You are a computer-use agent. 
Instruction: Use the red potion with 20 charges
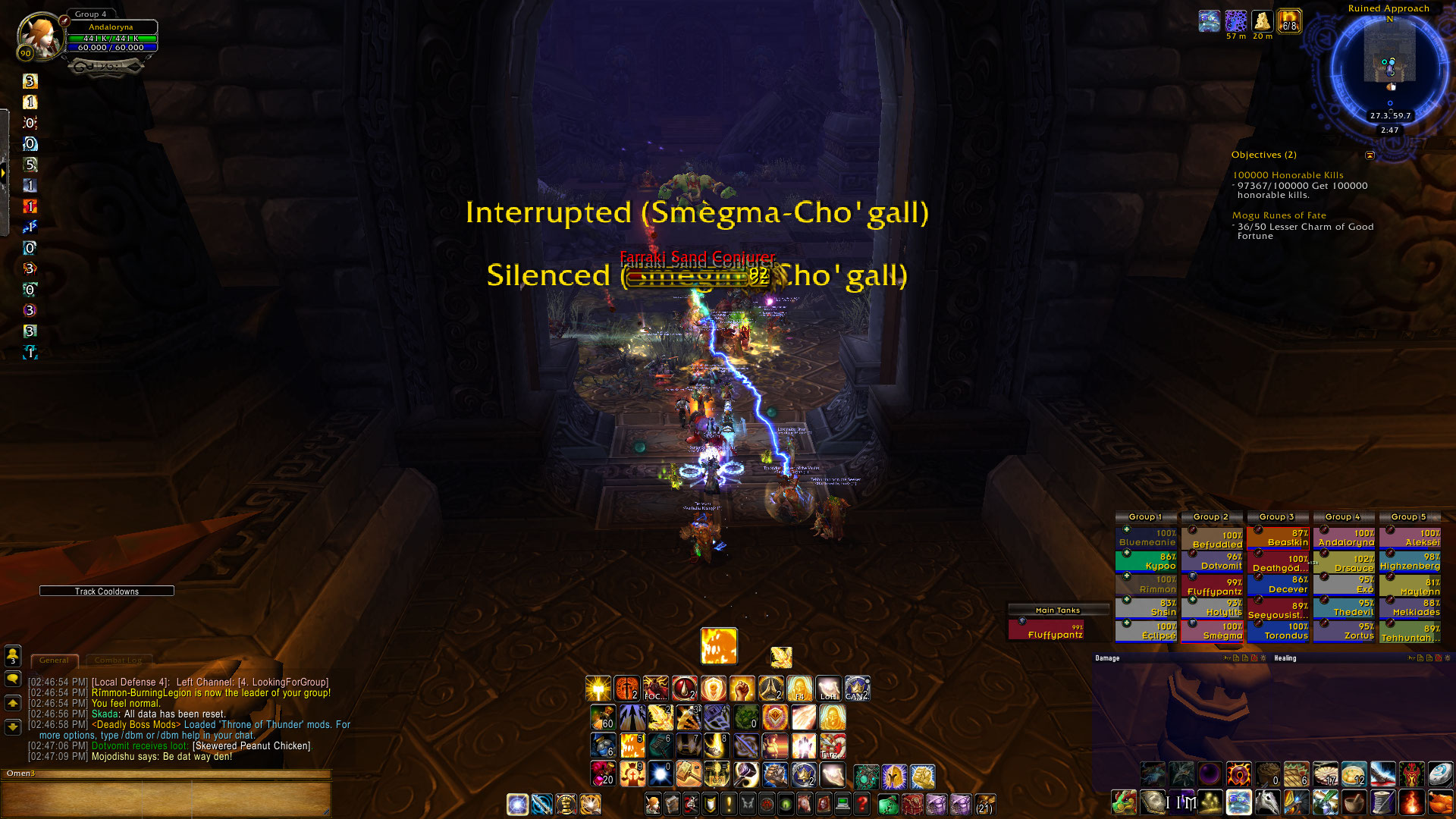click(603, 774)
